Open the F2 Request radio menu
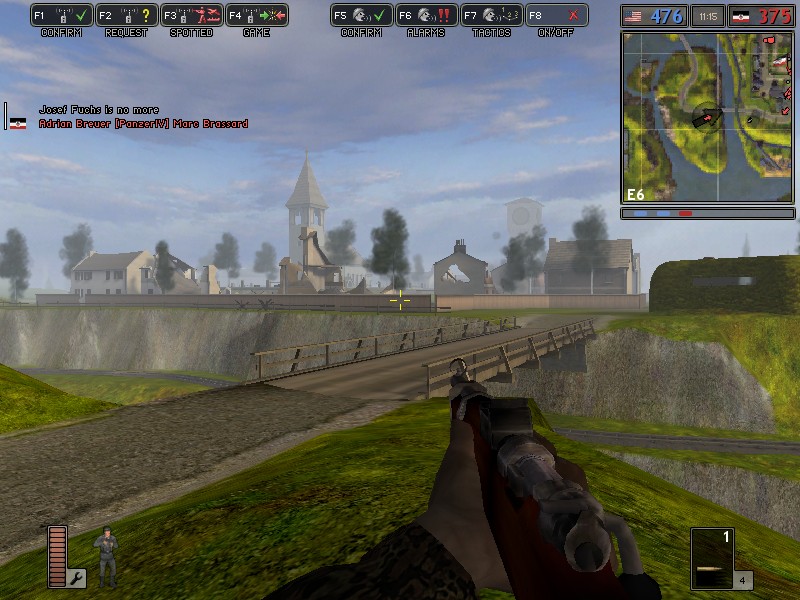800x600 pixels. [x=123, y=16]
